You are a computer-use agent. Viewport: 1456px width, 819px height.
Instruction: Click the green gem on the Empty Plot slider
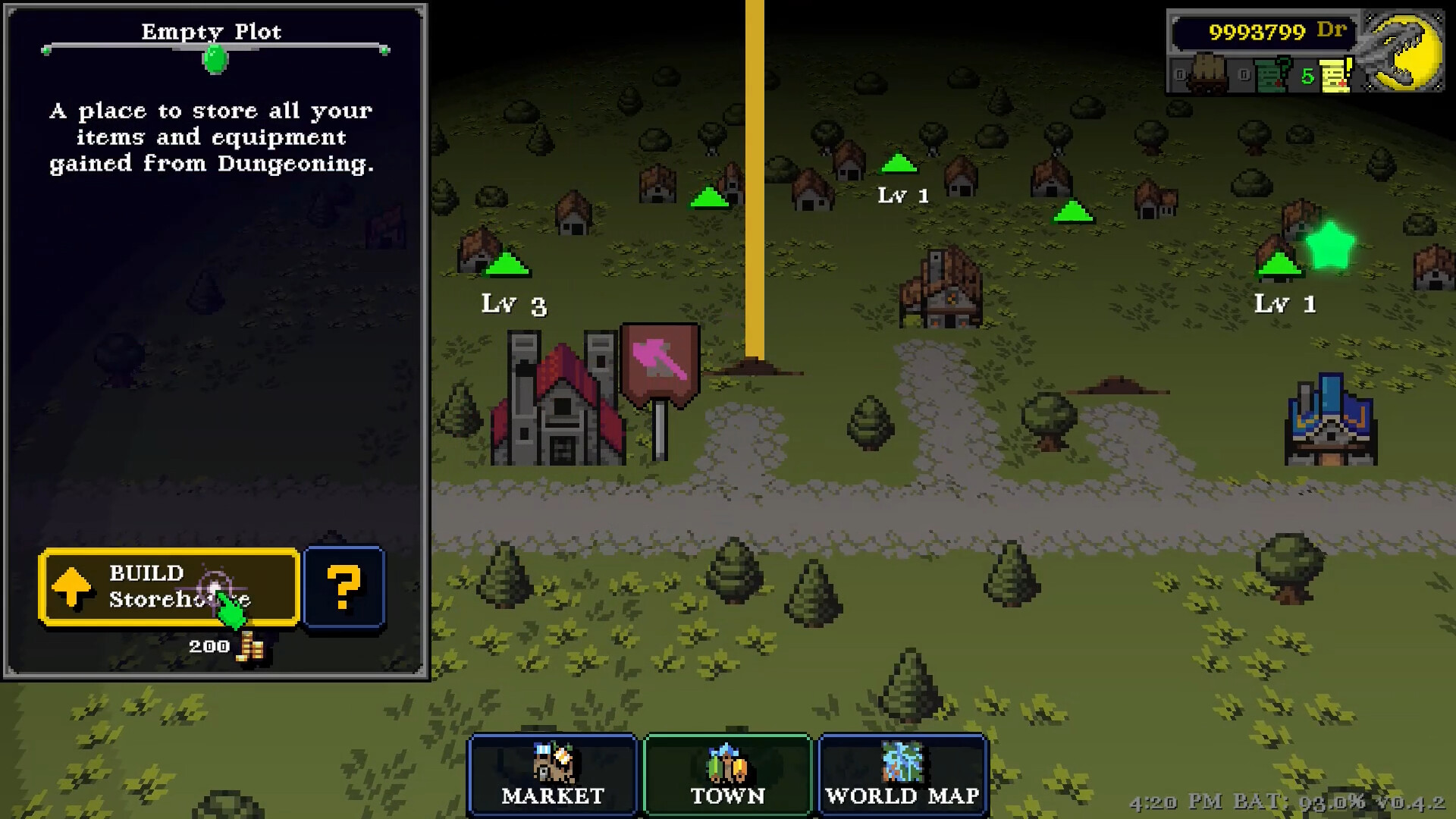214,58
